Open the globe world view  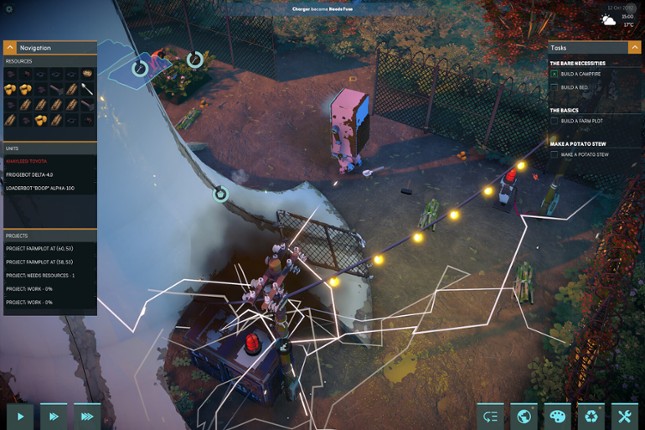[523, 415]
